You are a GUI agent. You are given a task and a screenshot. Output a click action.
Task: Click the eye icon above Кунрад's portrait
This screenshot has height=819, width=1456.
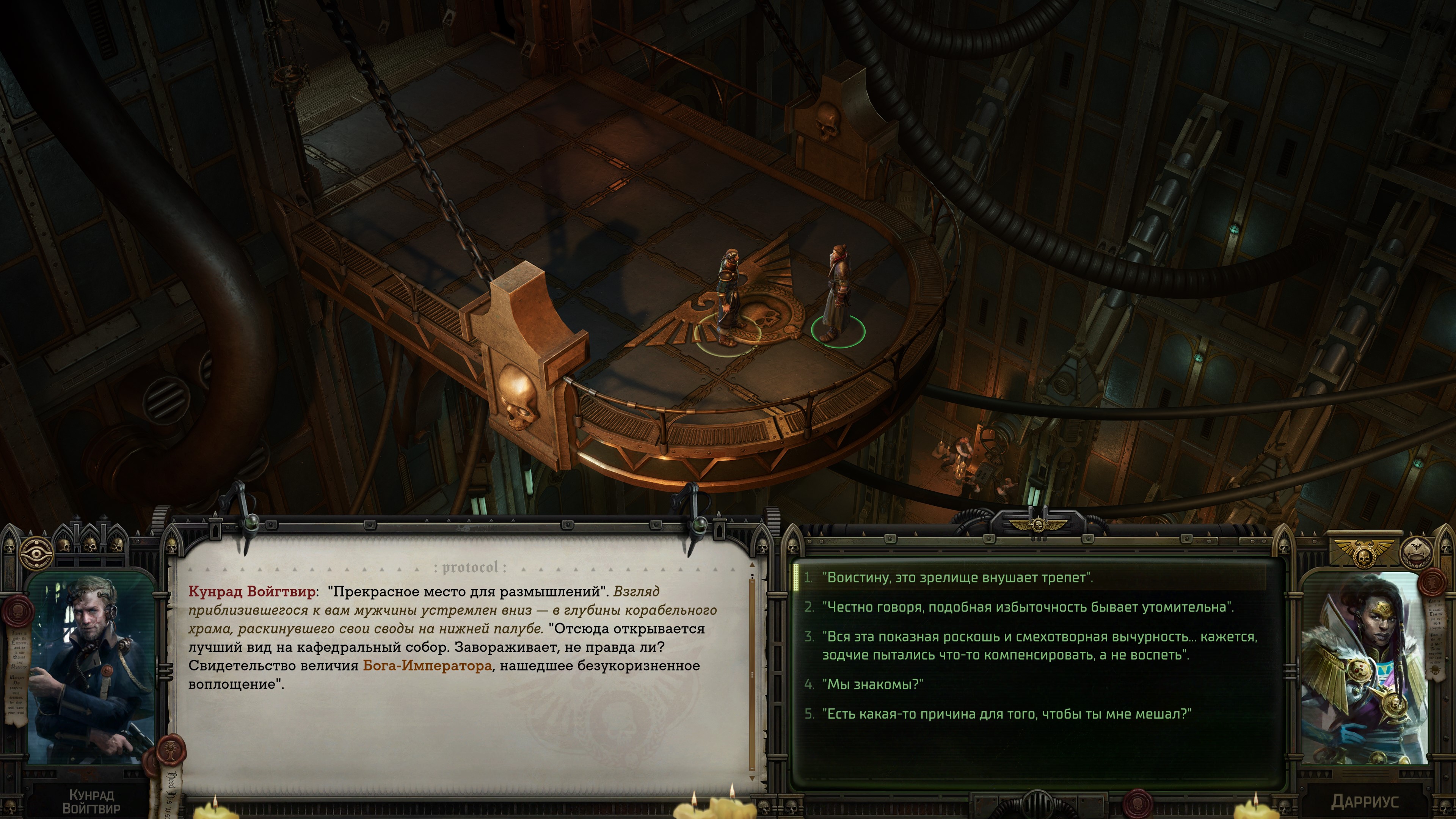pos(36,553)
